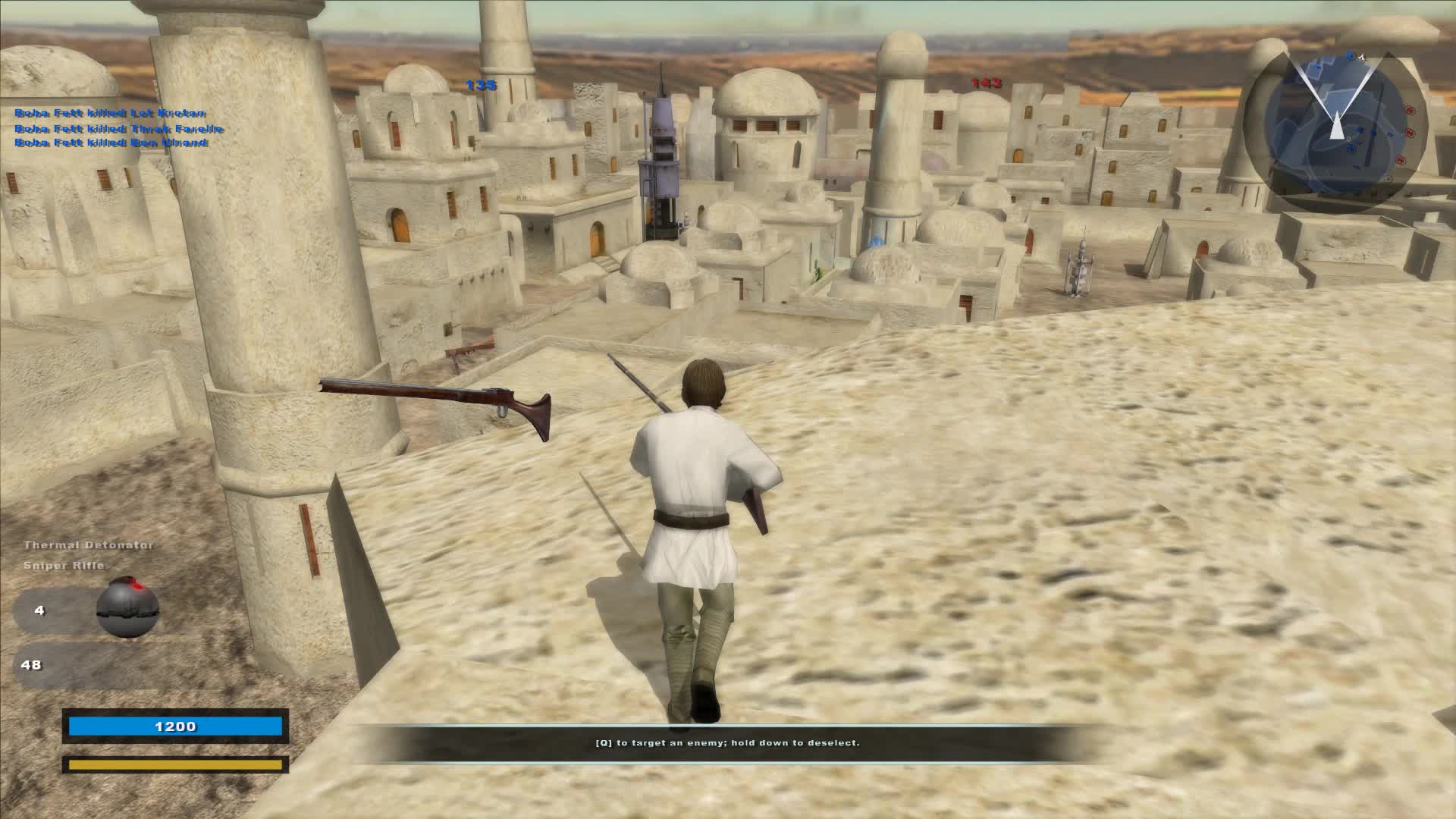The image size is (1456, 819).
Task: Click the yellow stamina bar
Action: [174, 766]
